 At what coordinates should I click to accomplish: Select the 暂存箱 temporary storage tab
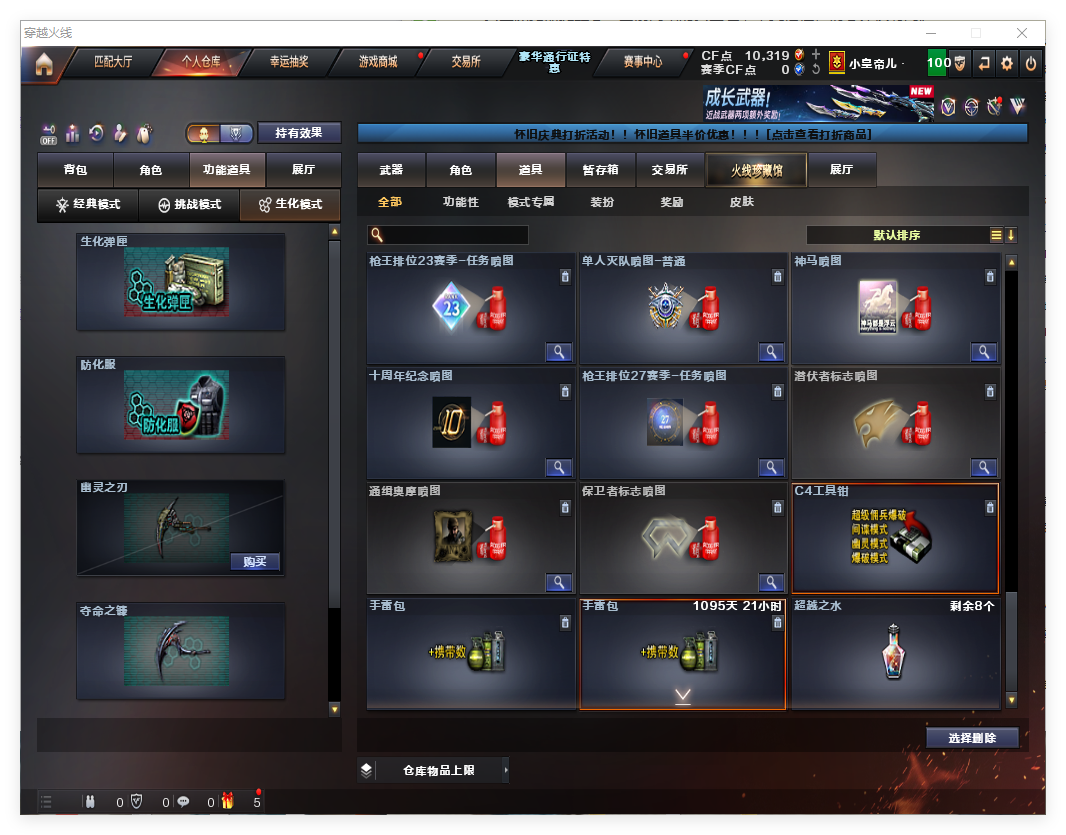[600, 170]
